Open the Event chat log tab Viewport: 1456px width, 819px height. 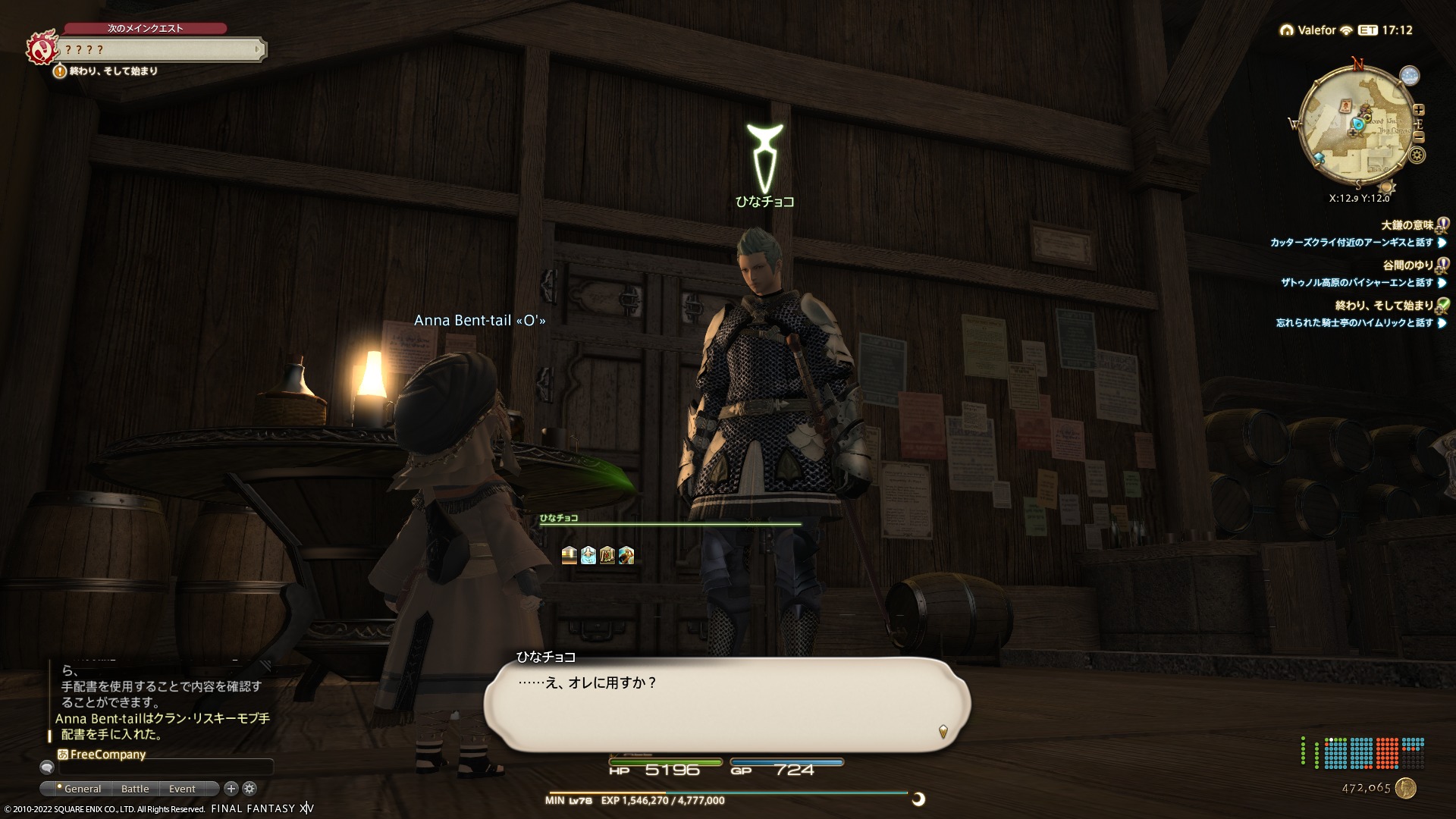(182, 789)
